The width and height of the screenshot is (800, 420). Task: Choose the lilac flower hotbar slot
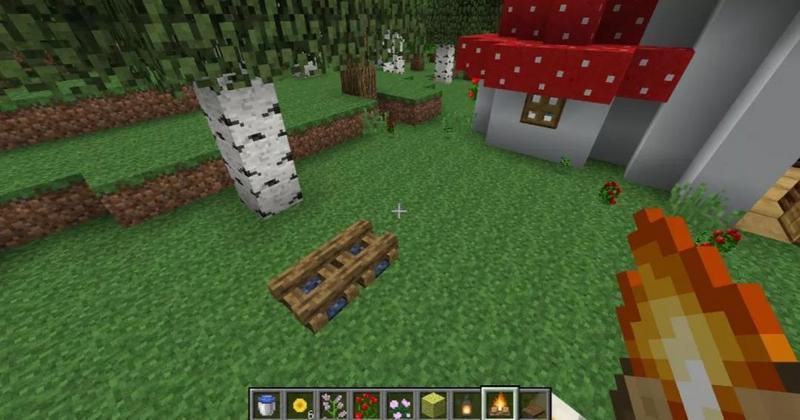332,405
